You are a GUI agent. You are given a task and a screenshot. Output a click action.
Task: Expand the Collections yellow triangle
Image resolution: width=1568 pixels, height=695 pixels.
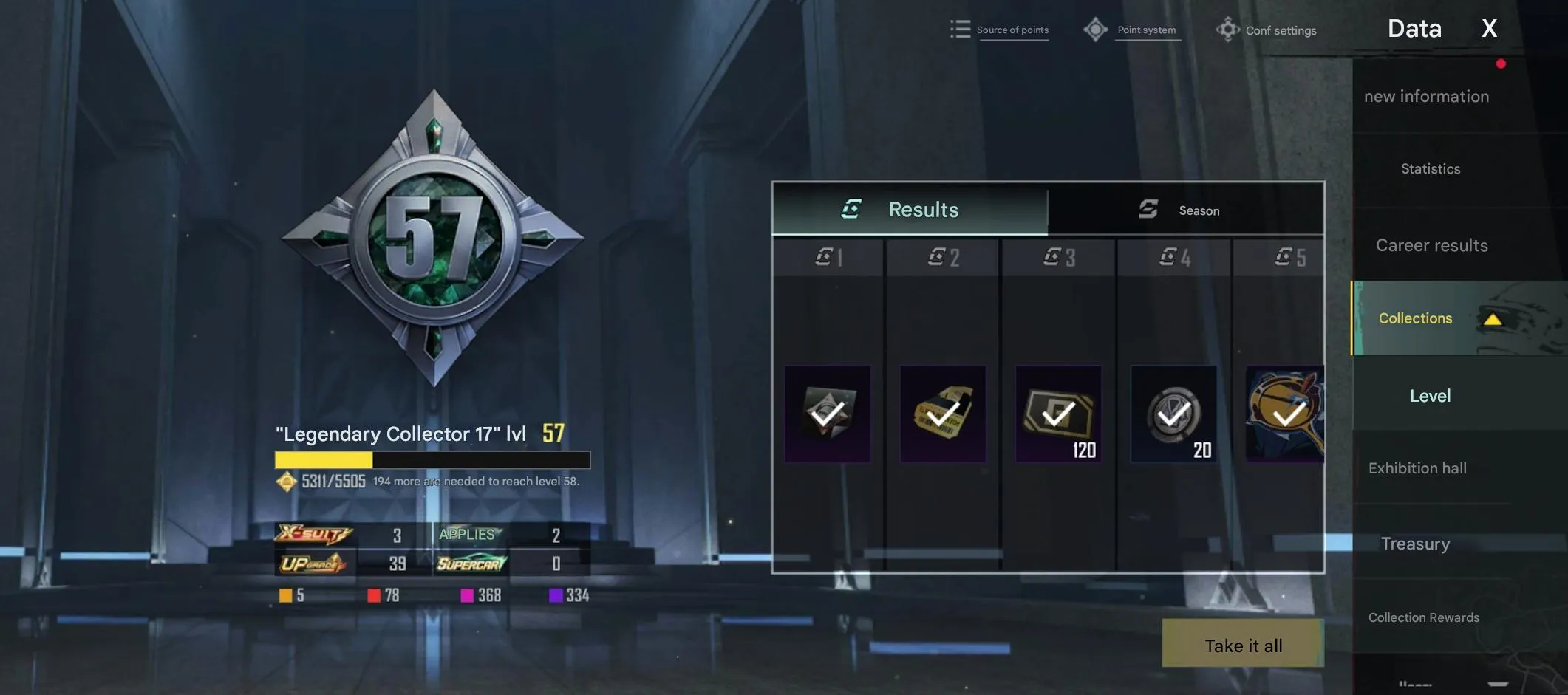click(x=1491, y=319)
